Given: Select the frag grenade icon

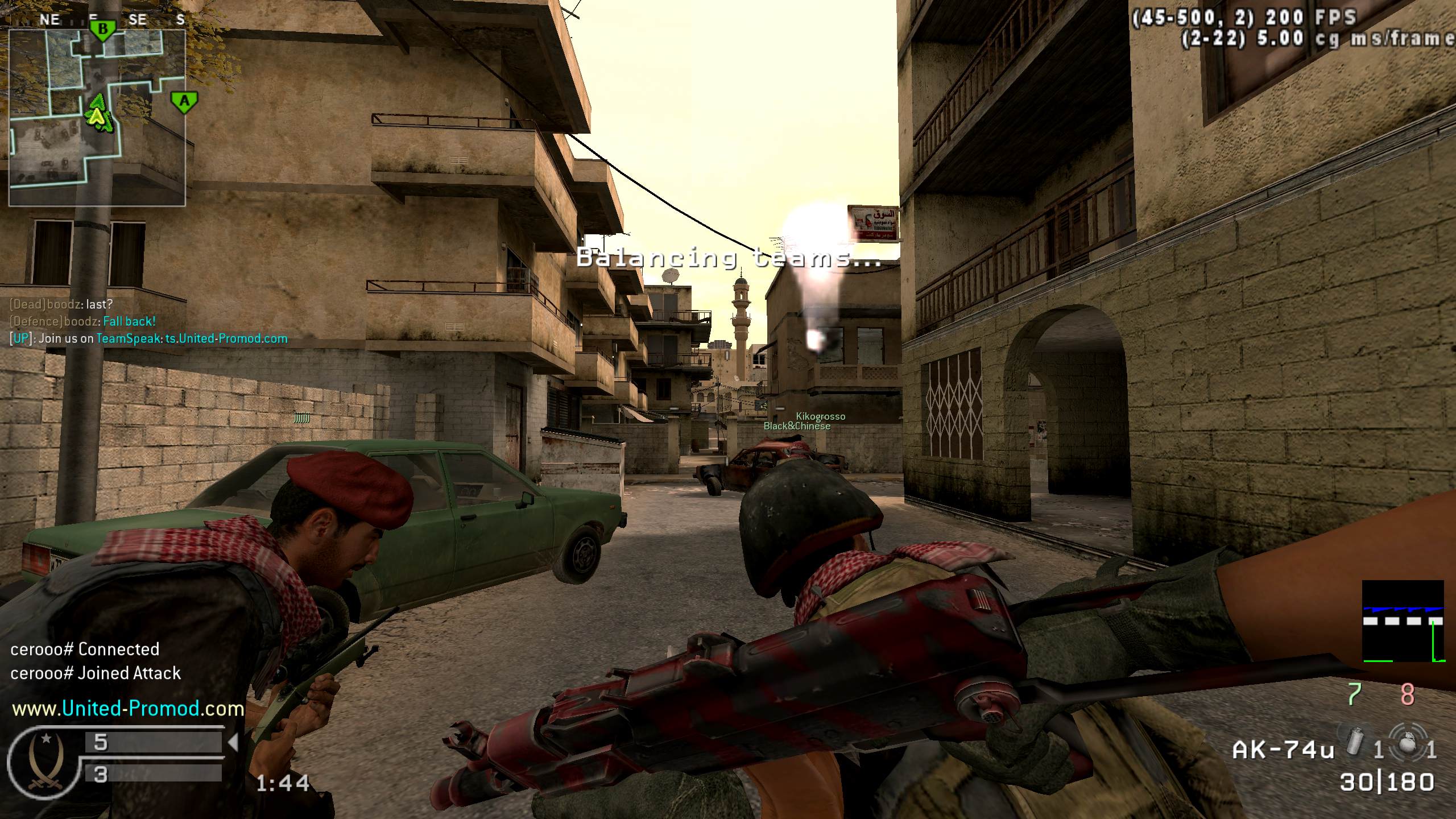Looking at the screenshot, I should point(1407,740).
